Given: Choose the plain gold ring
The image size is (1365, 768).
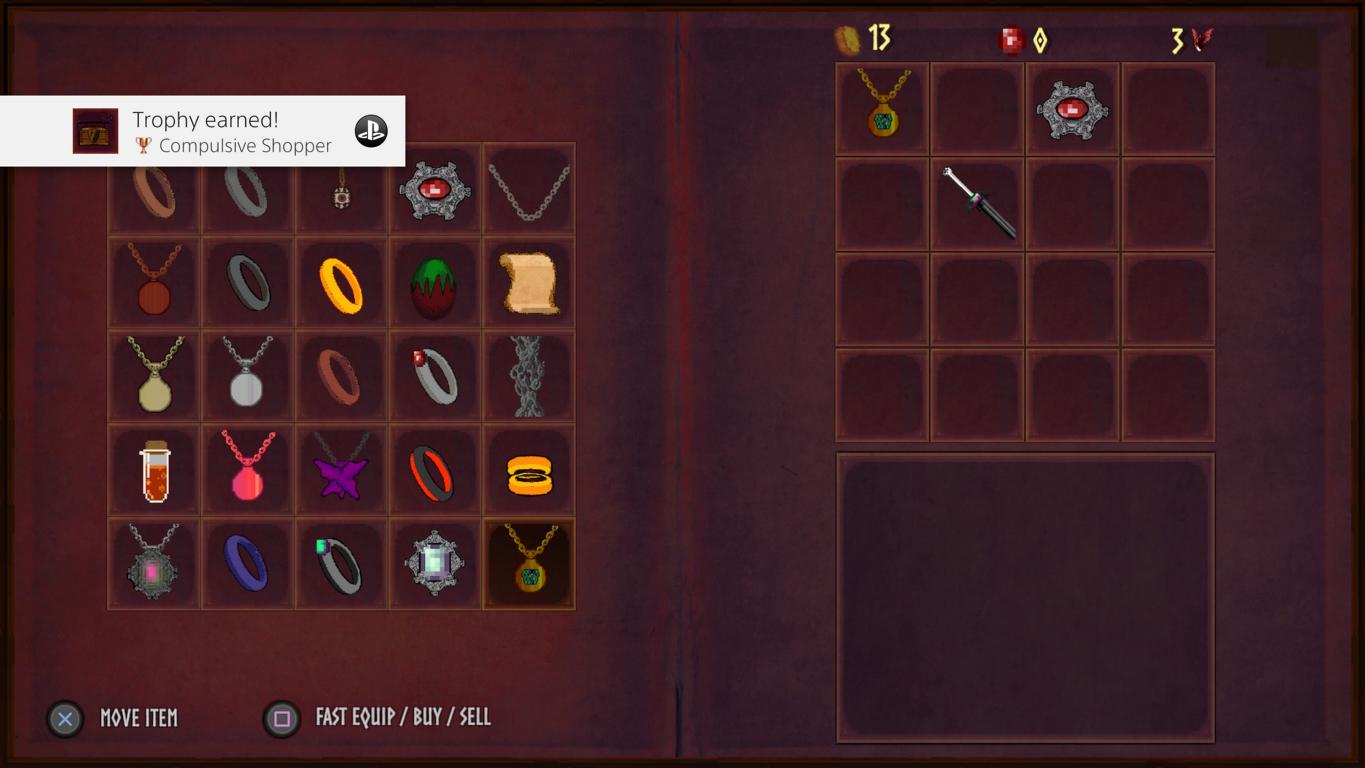Looking at the screenshot, I should 341,284.
